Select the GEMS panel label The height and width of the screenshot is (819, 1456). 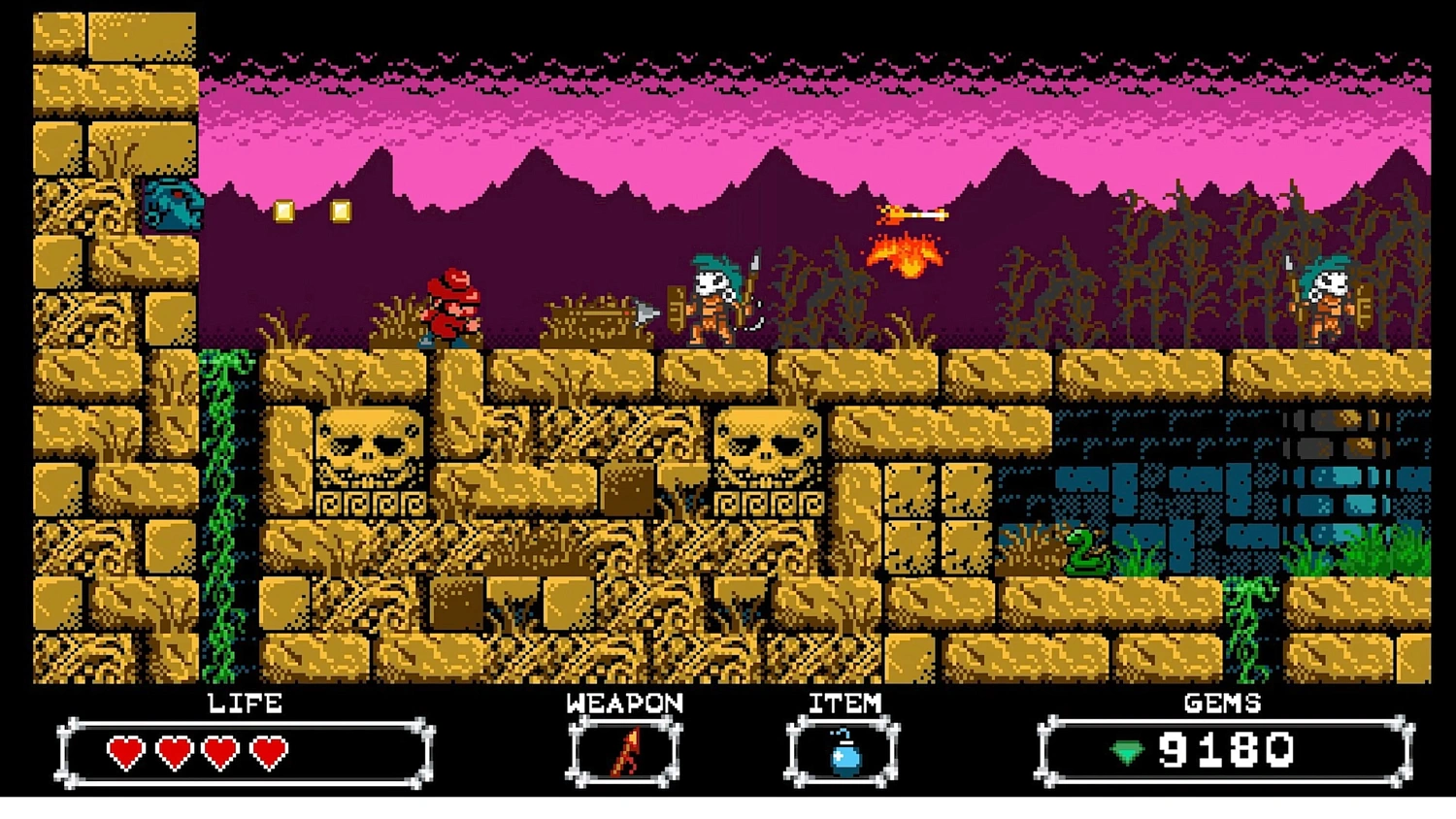[1222, 704]
